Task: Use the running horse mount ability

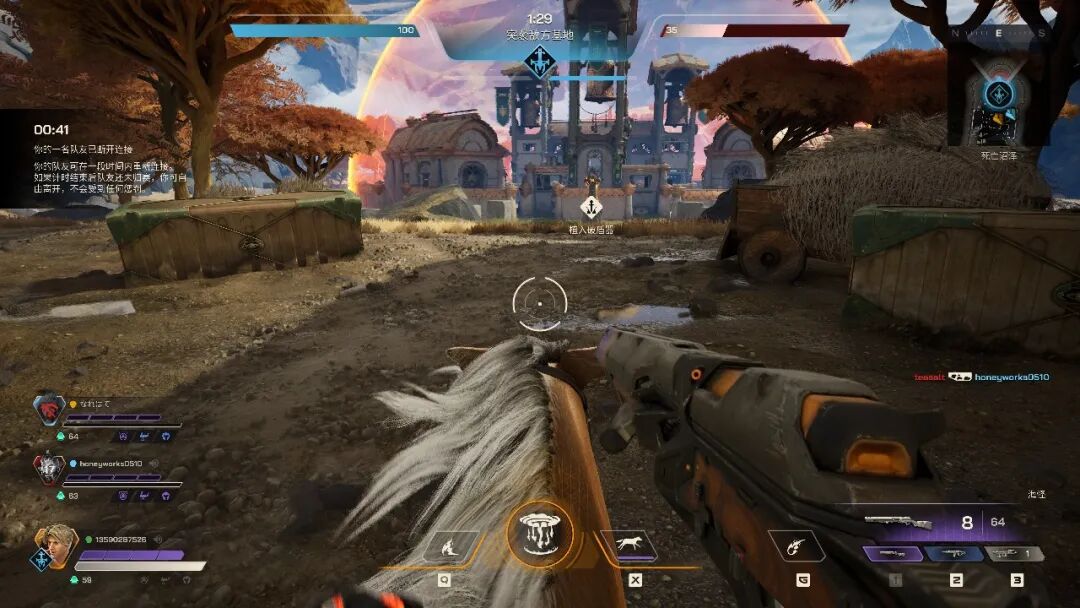Action: tap(628, 546)
